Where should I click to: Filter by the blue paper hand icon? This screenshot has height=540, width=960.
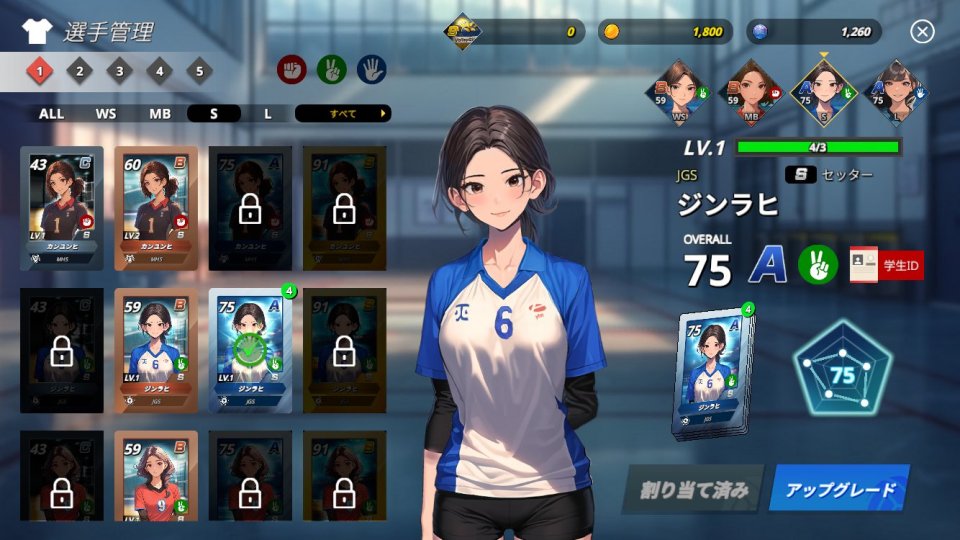coord(371,69)
